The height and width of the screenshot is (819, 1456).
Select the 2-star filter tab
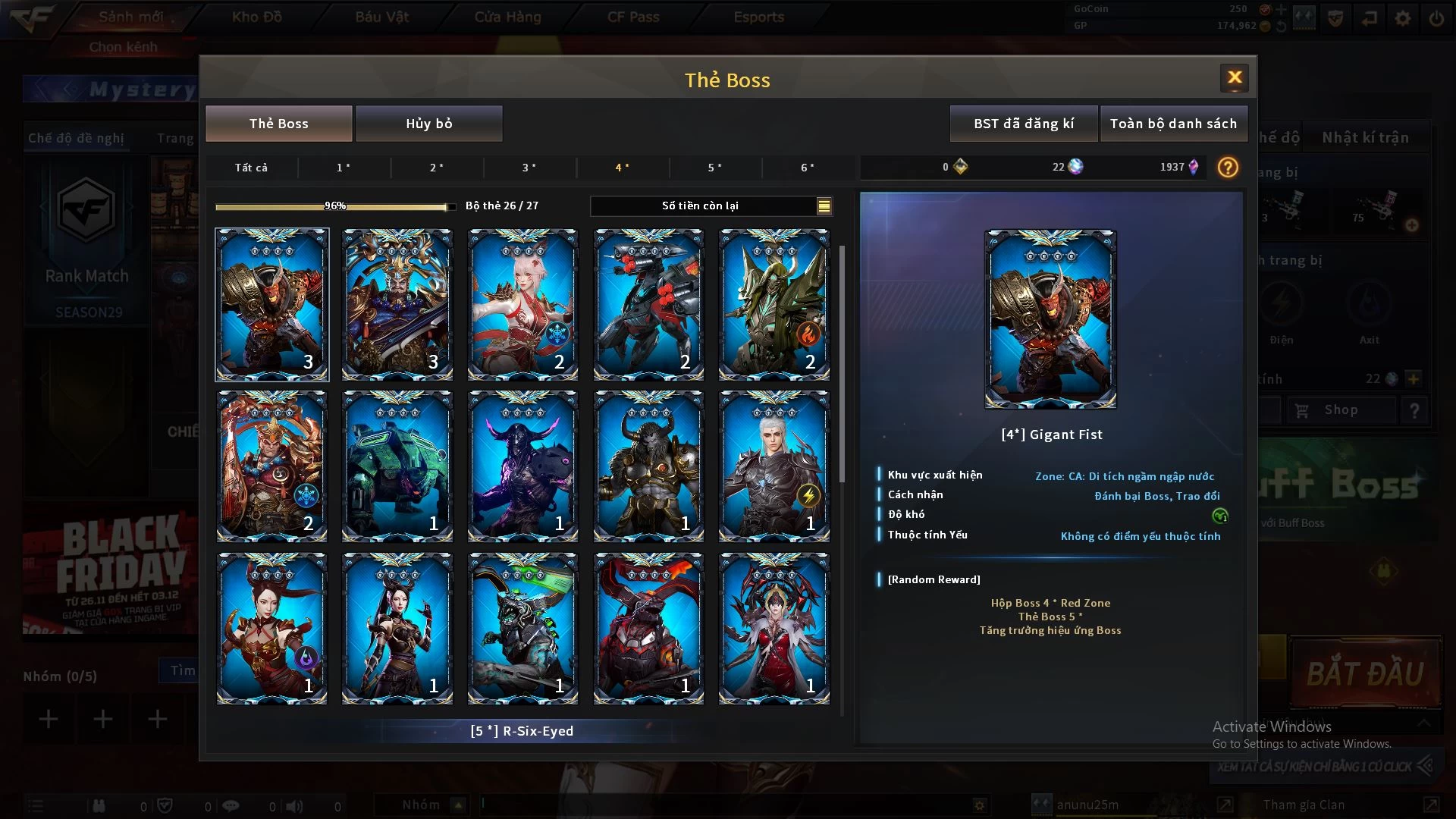tap(437, 168)
